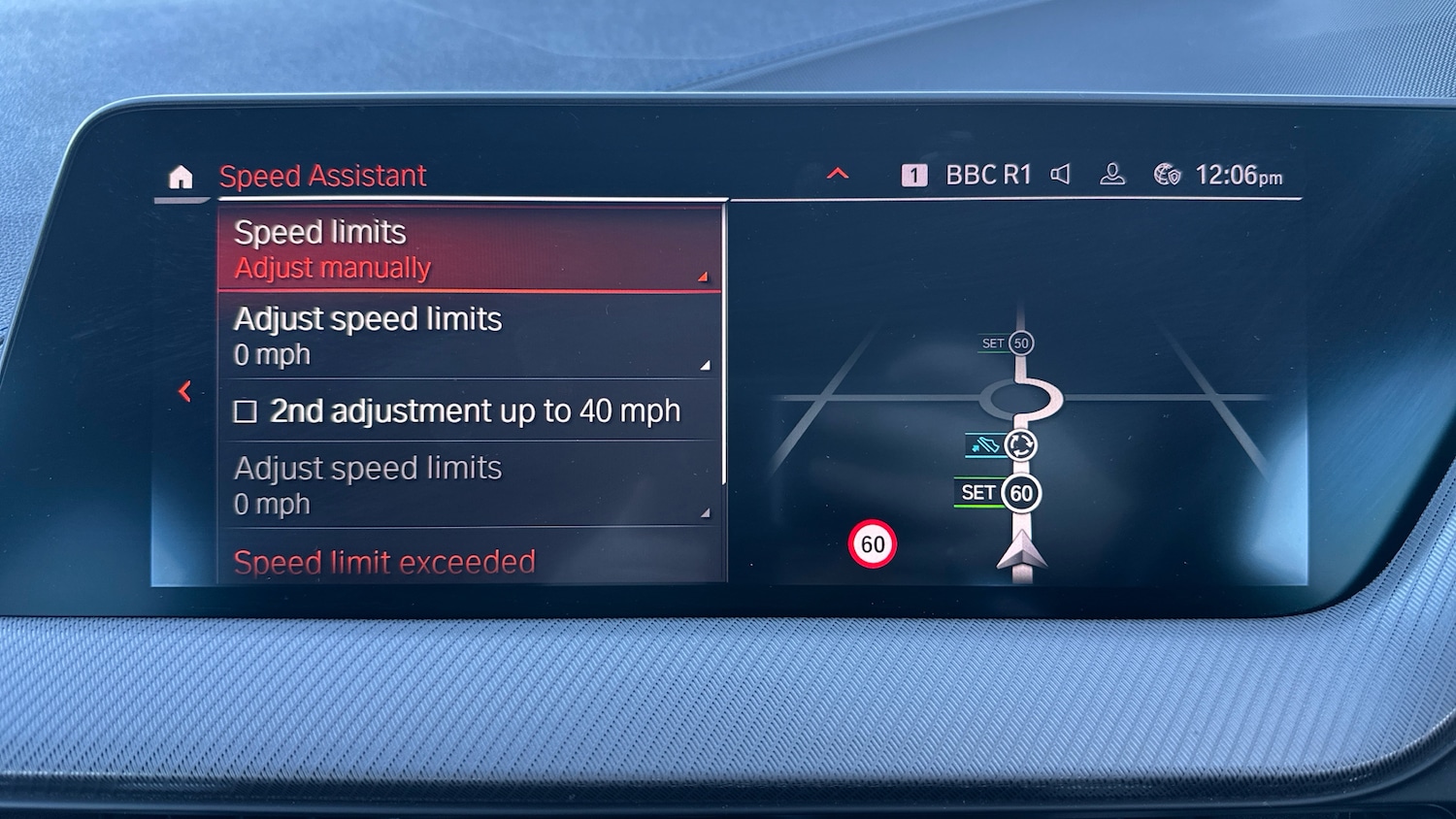Open the BBC R1 radio station
The width and height of the screenshot is (1456, 819).
987,176
